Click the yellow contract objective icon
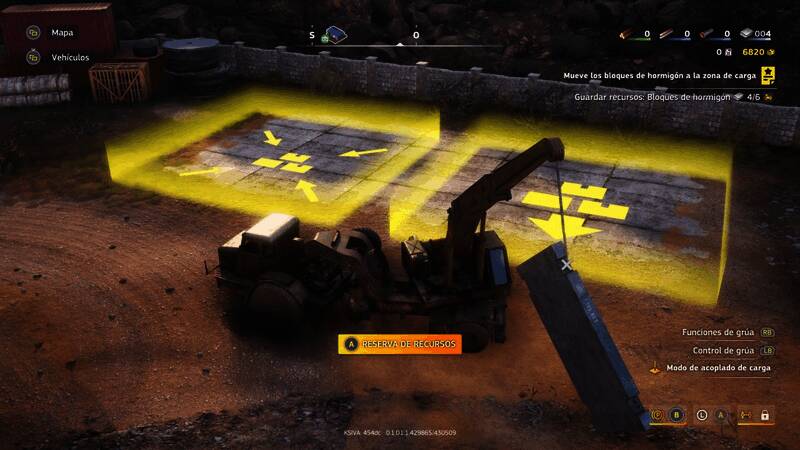Viewport: 800px width, 450px height. [768, 75]
